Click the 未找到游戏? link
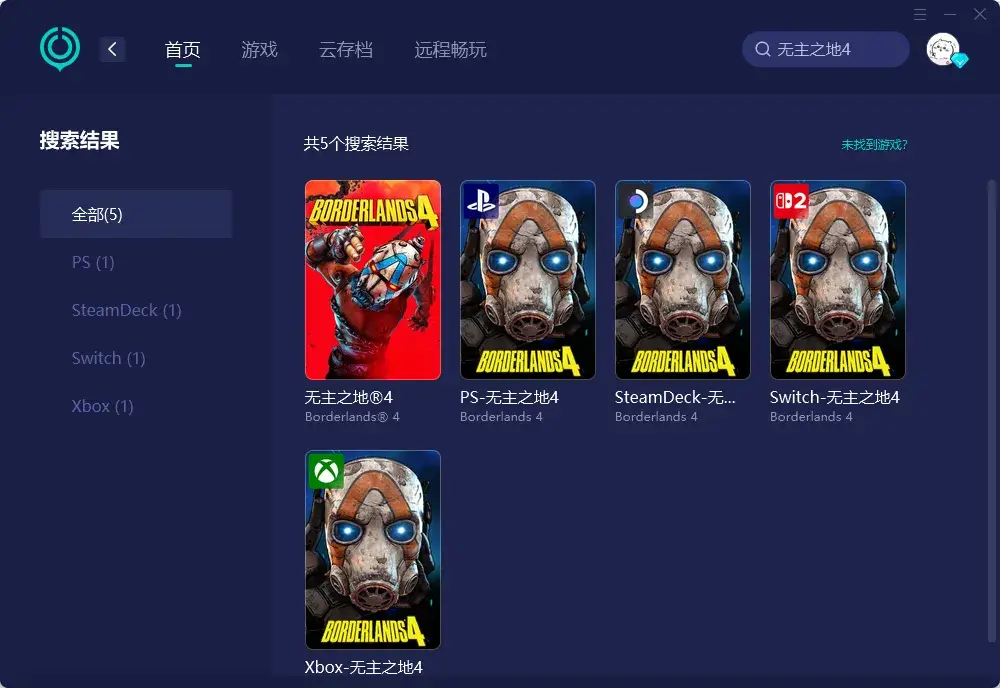Viewport: 1000px width, 688px height. (x=874, y=144)
